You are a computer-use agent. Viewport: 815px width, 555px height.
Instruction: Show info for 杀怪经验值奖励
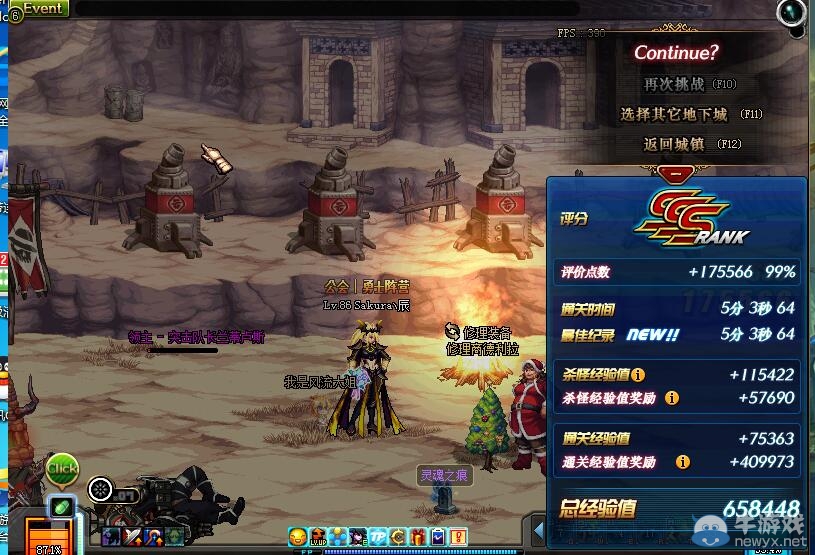[x=672, y=398]
